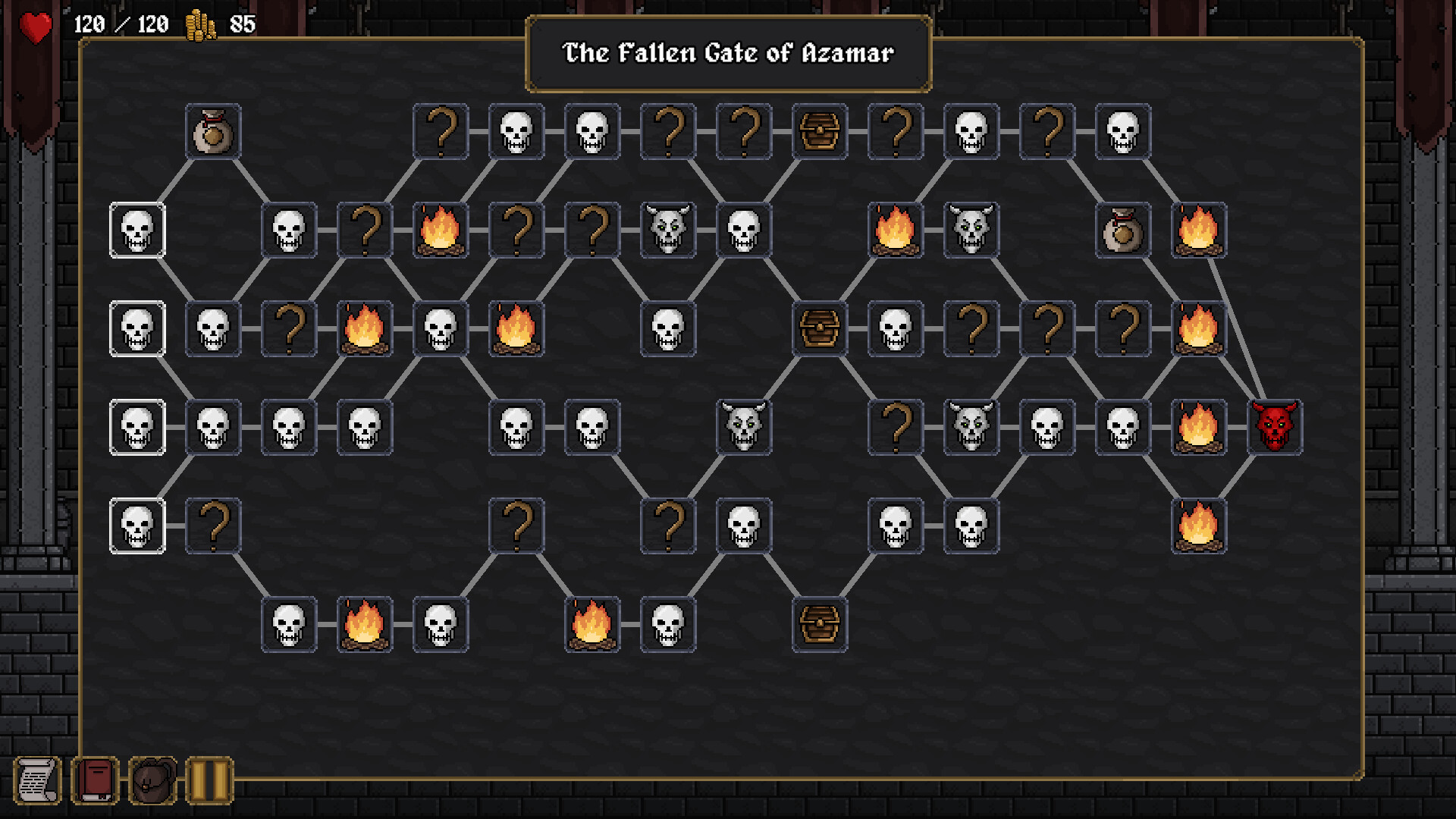
Task: Open the chest node in the middle row
Action: click(820, 329)
